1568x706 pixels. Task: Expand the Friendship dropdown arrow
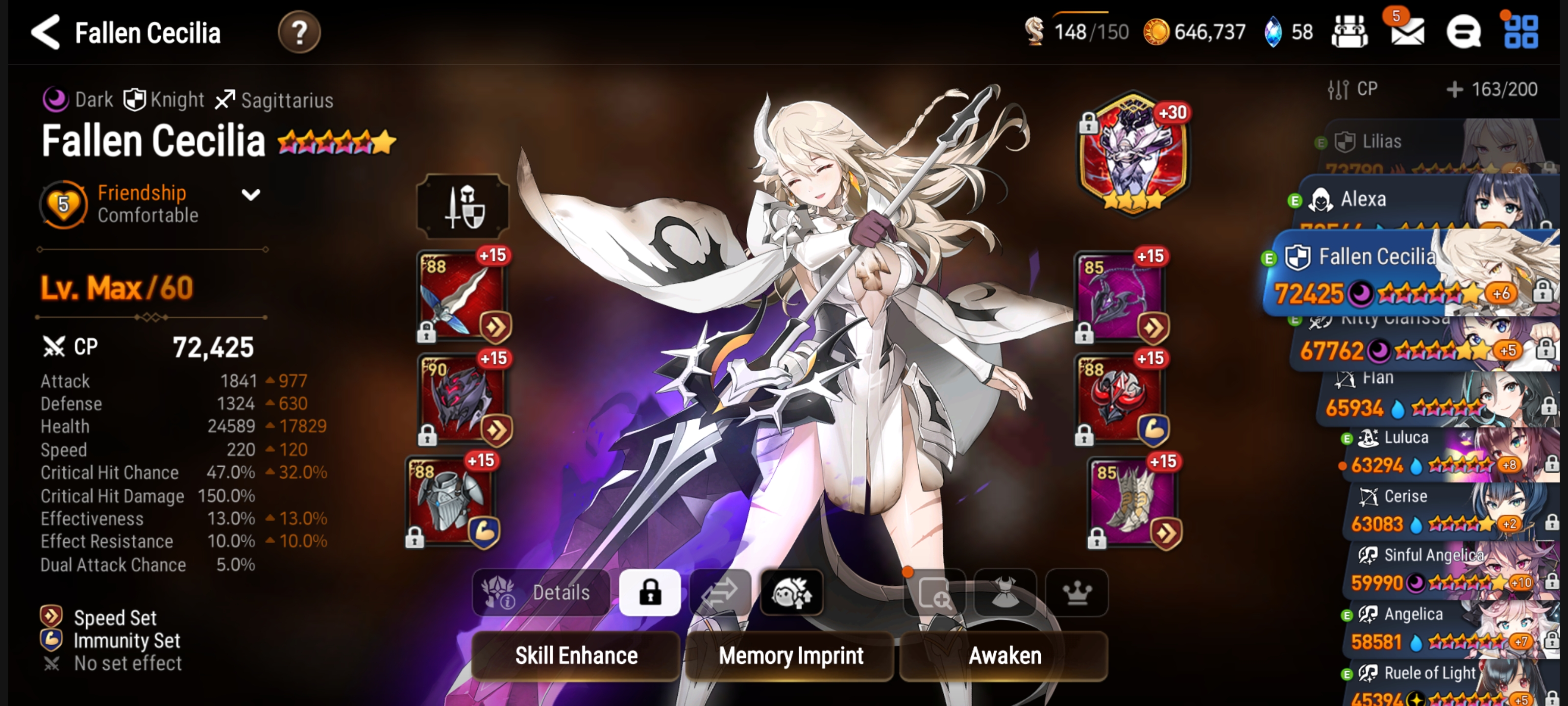251,195
